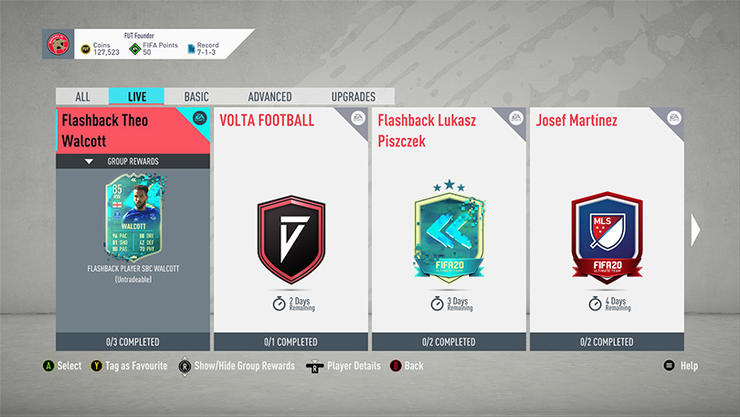
Task: Show the UPGRADES tab
Action: click(x=353, y=97)
